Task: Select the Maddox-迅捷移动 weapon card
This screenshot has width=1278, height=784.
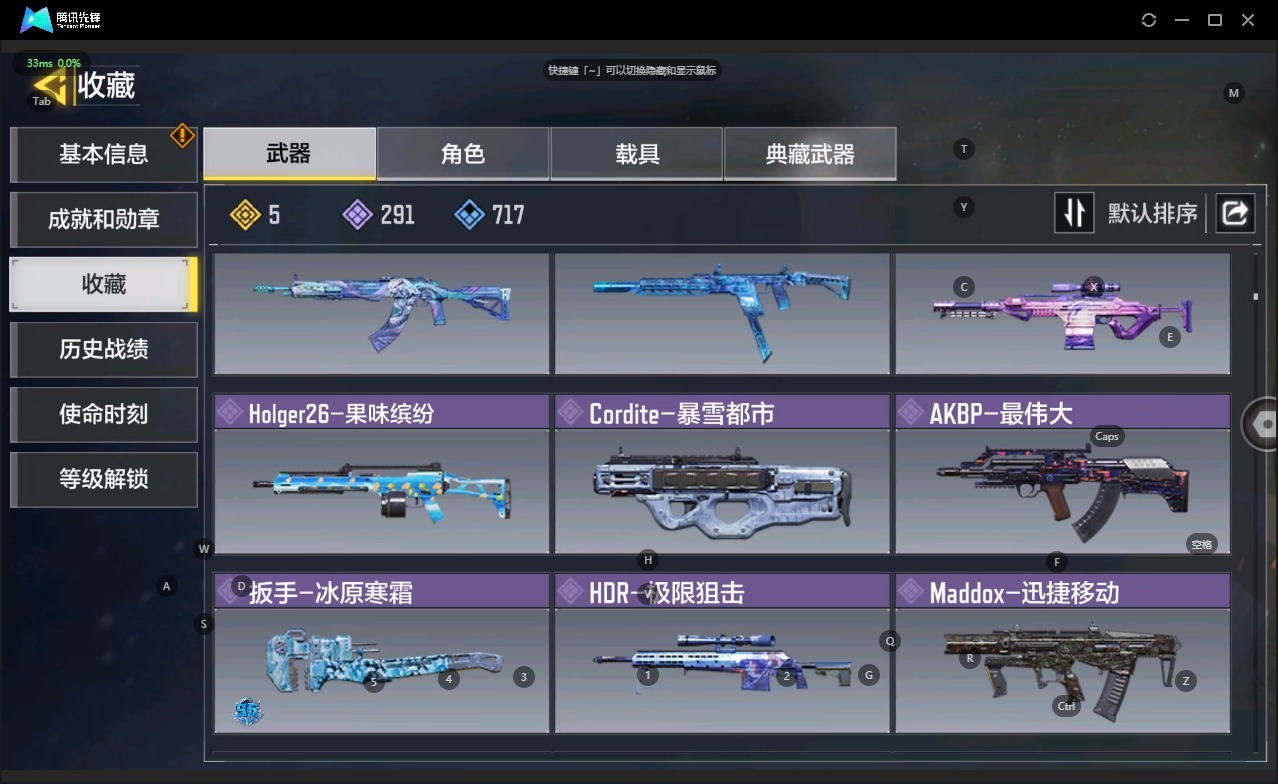Action: pyautogui.click(x=1062, y=653)
